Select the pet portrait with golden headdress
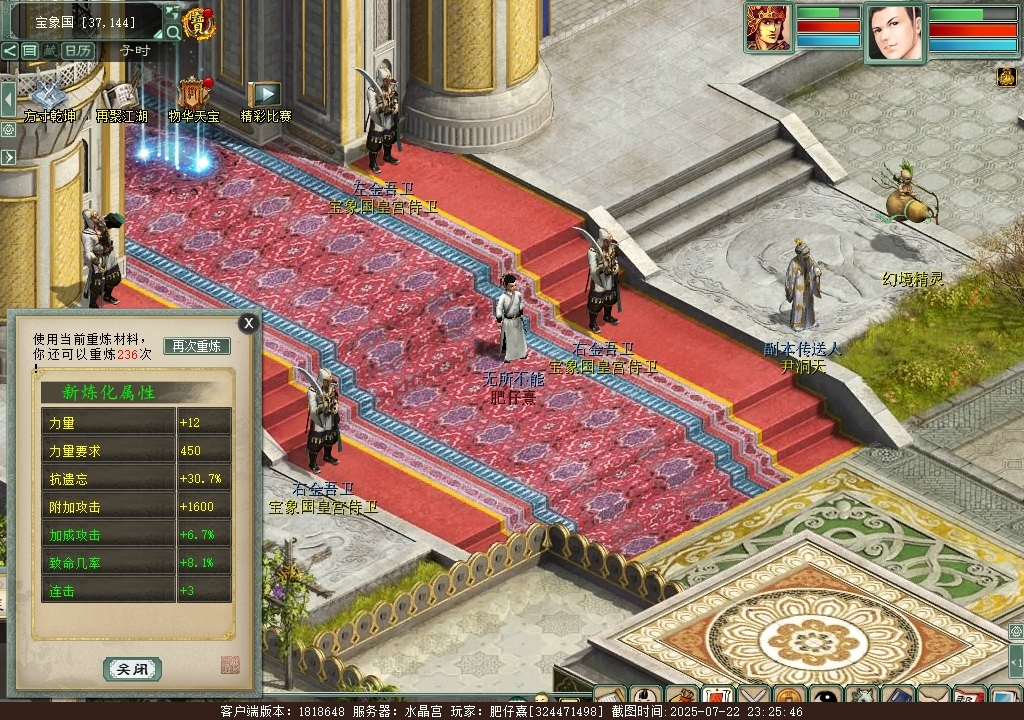Image resolution: width=1024 pixels, height=720 pixels. coord(768,27)
